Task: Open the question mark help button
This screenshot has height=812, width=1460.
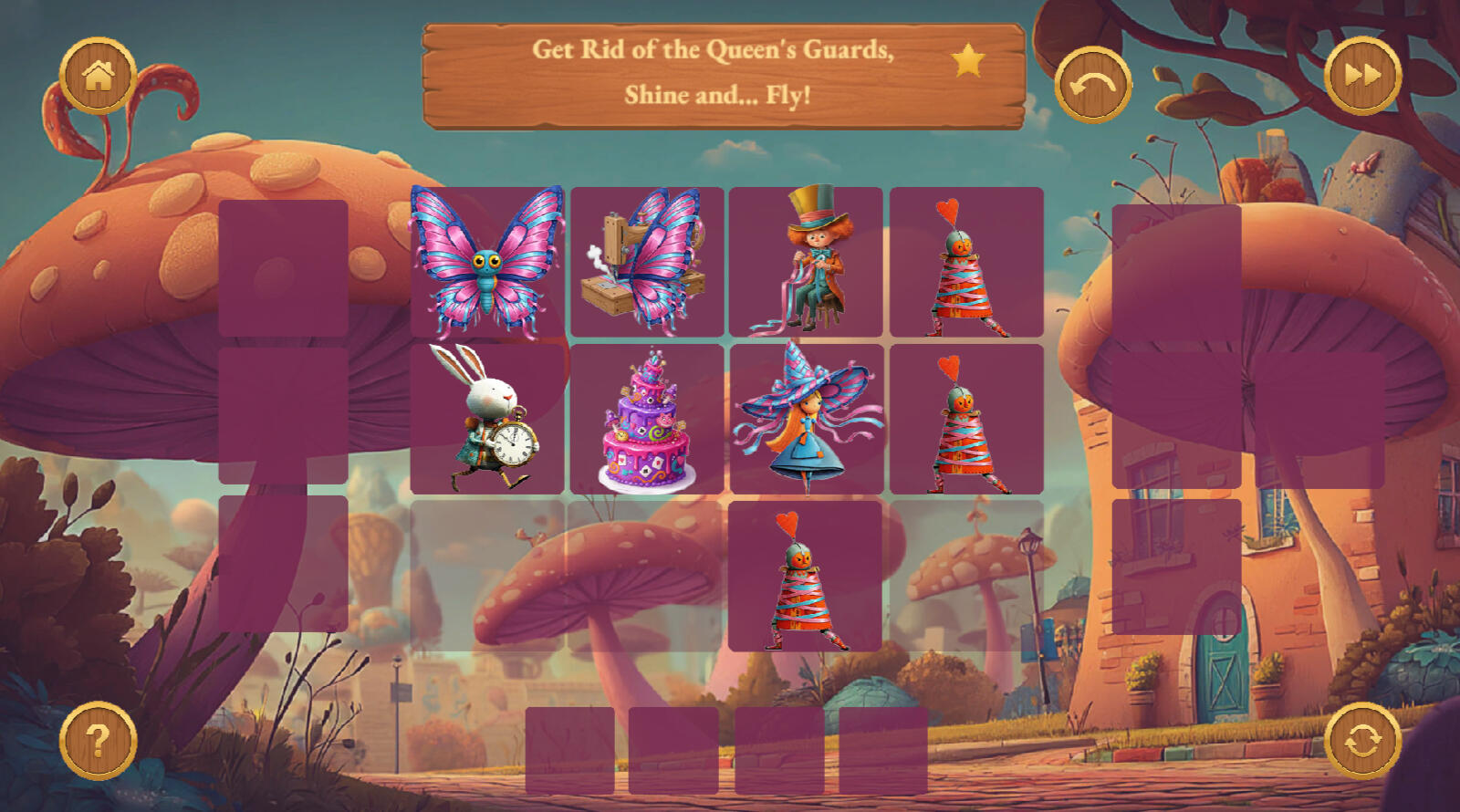Action: coord(99,740)
